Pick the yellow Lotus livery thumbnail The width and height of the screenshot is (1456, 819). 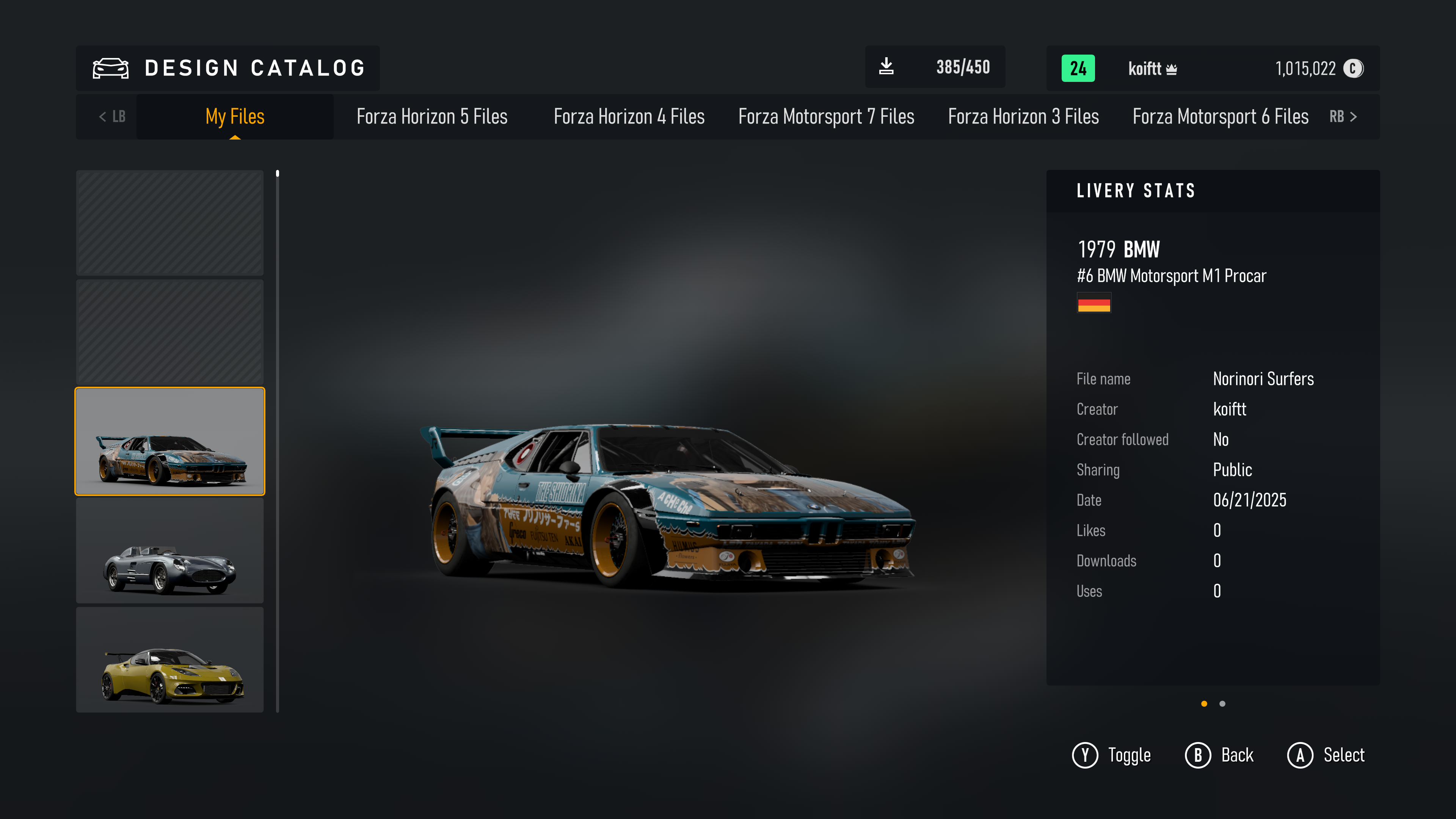tap(169, 660)
